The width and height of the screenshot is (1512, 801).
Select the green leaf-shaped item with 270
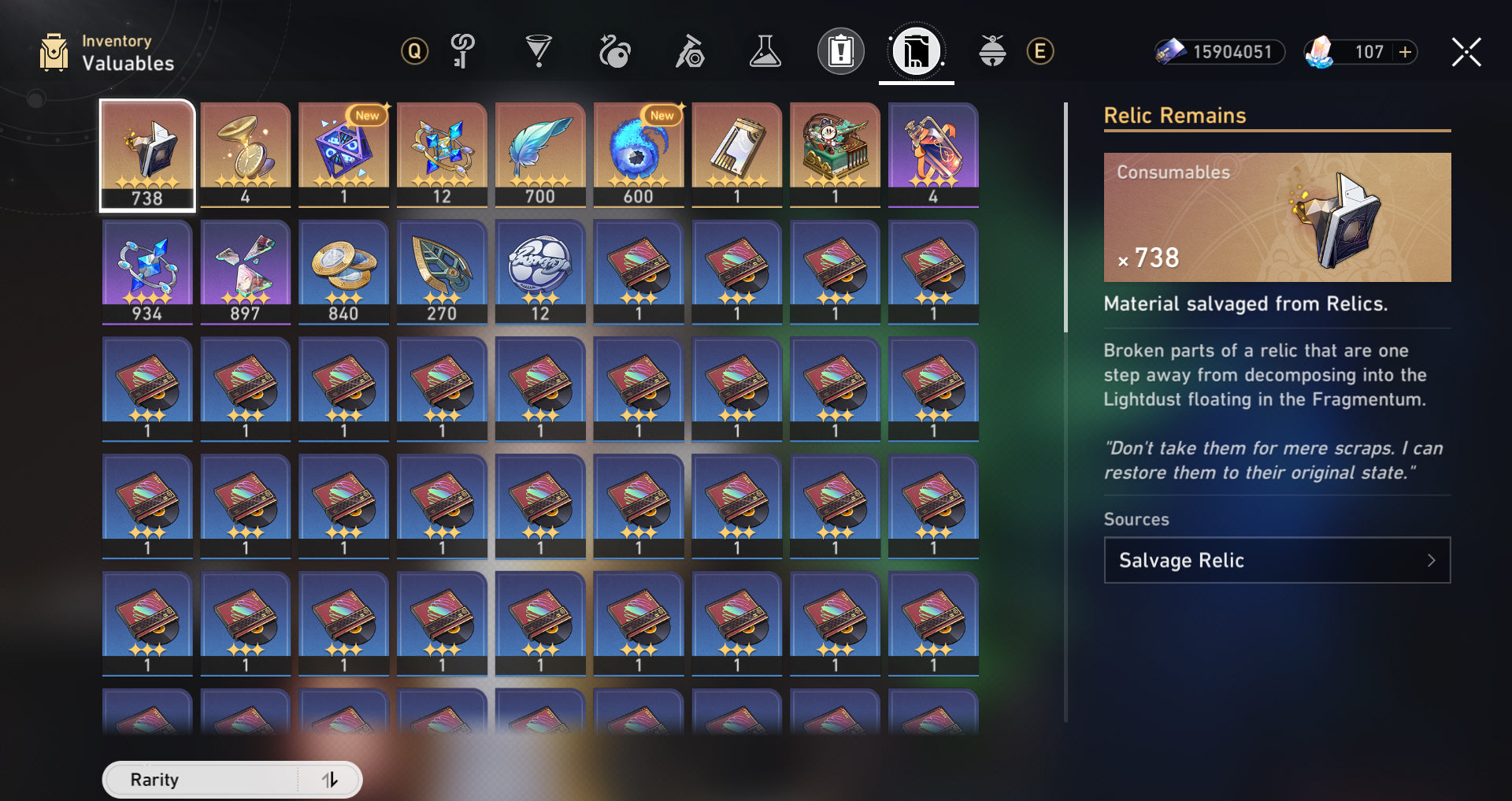pos(442,272)
